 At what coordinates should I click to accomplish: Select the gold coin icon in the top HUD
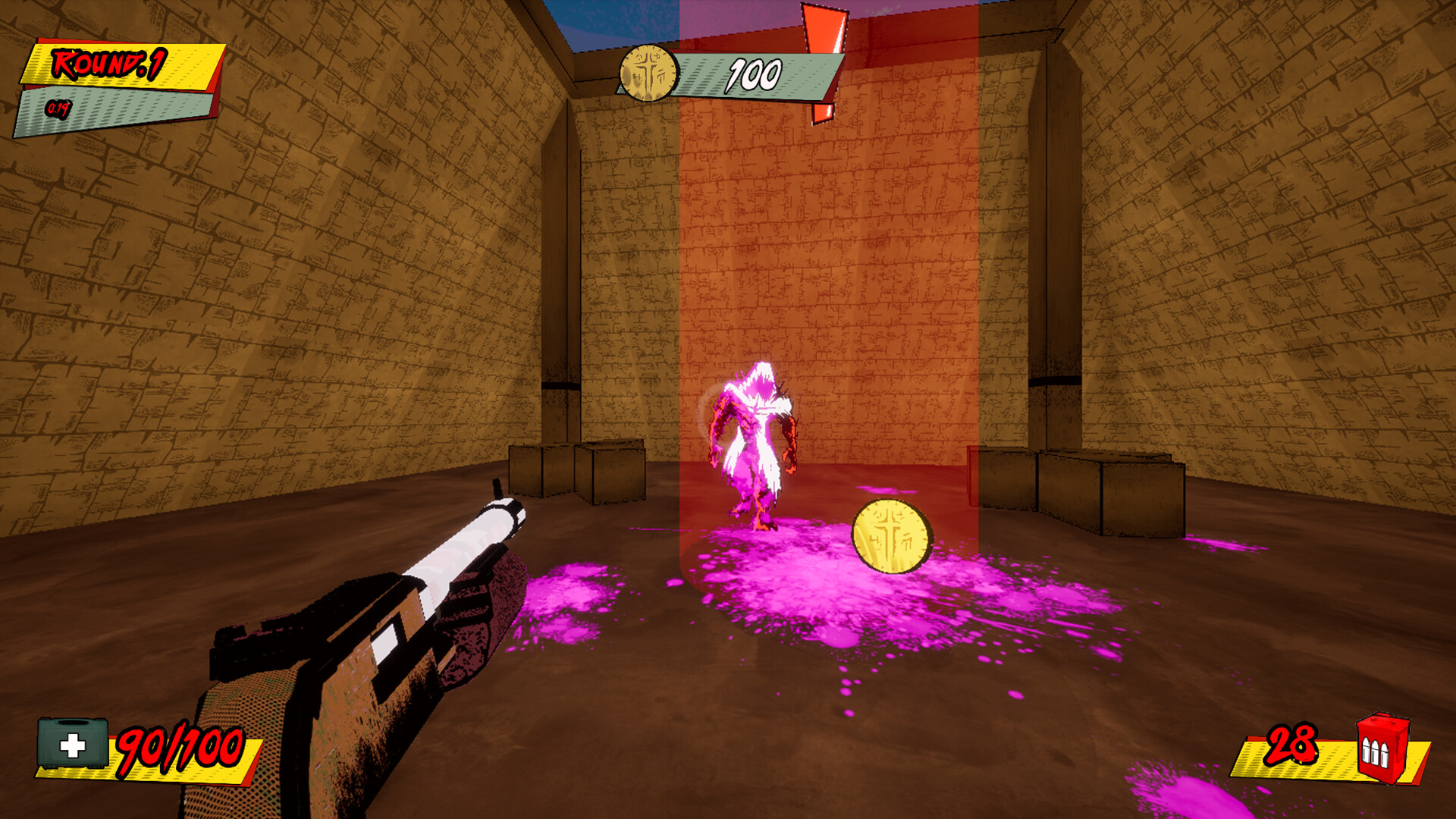click(x=648, y=74)
